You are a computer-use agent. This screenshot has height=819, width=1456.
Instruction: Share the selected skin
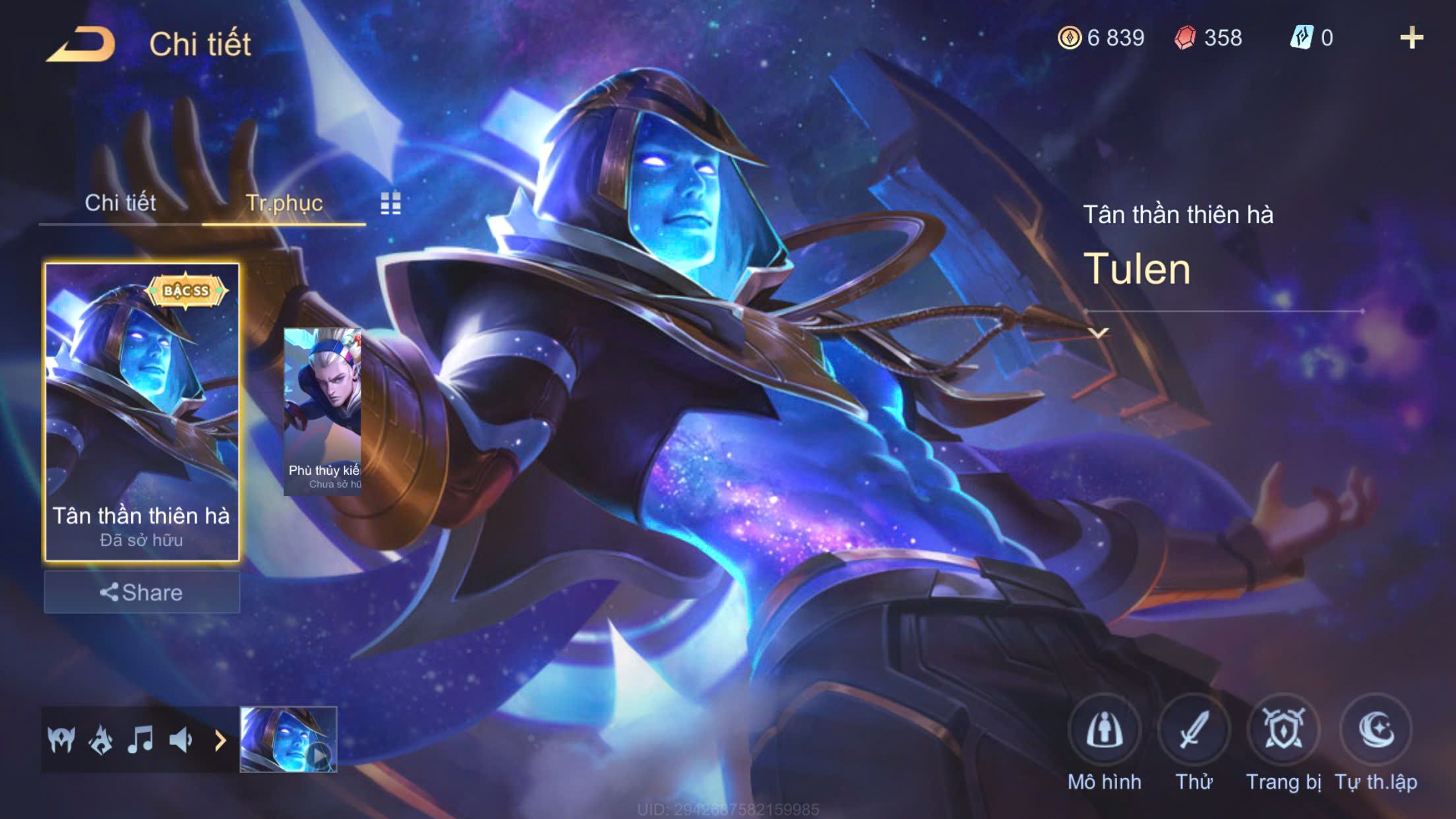141,592
